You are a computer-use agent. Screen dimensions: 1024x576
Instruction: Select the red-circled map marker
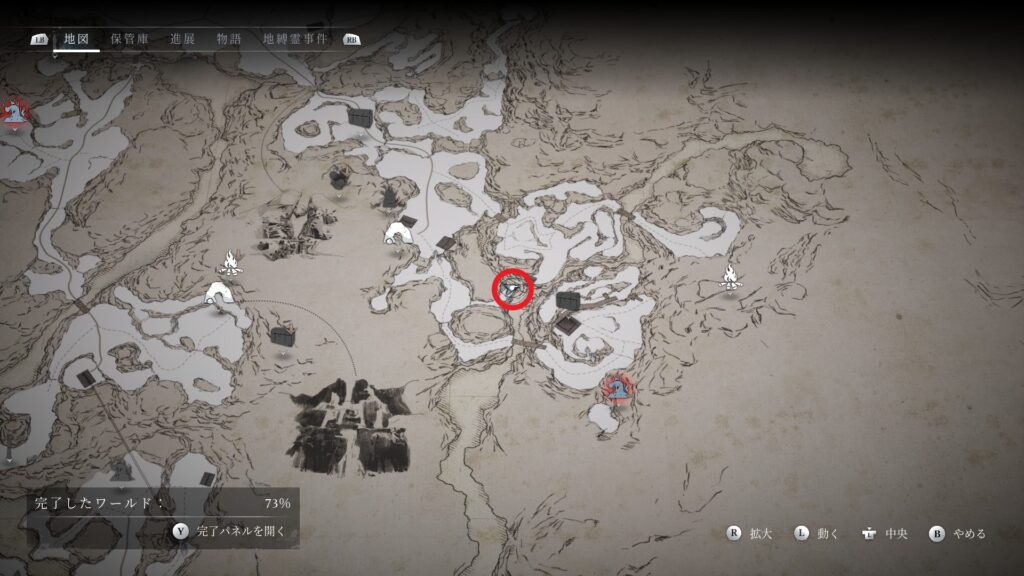[x=513, y=289]
